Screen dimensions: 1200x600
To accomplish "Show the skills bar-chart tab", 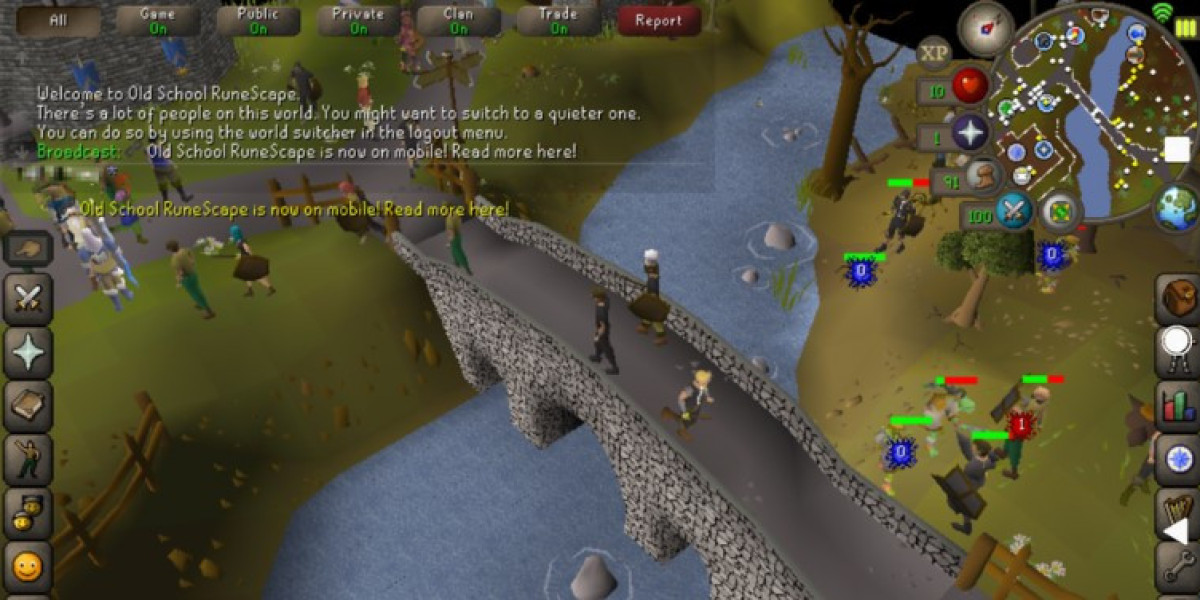I will [1178, 404].
